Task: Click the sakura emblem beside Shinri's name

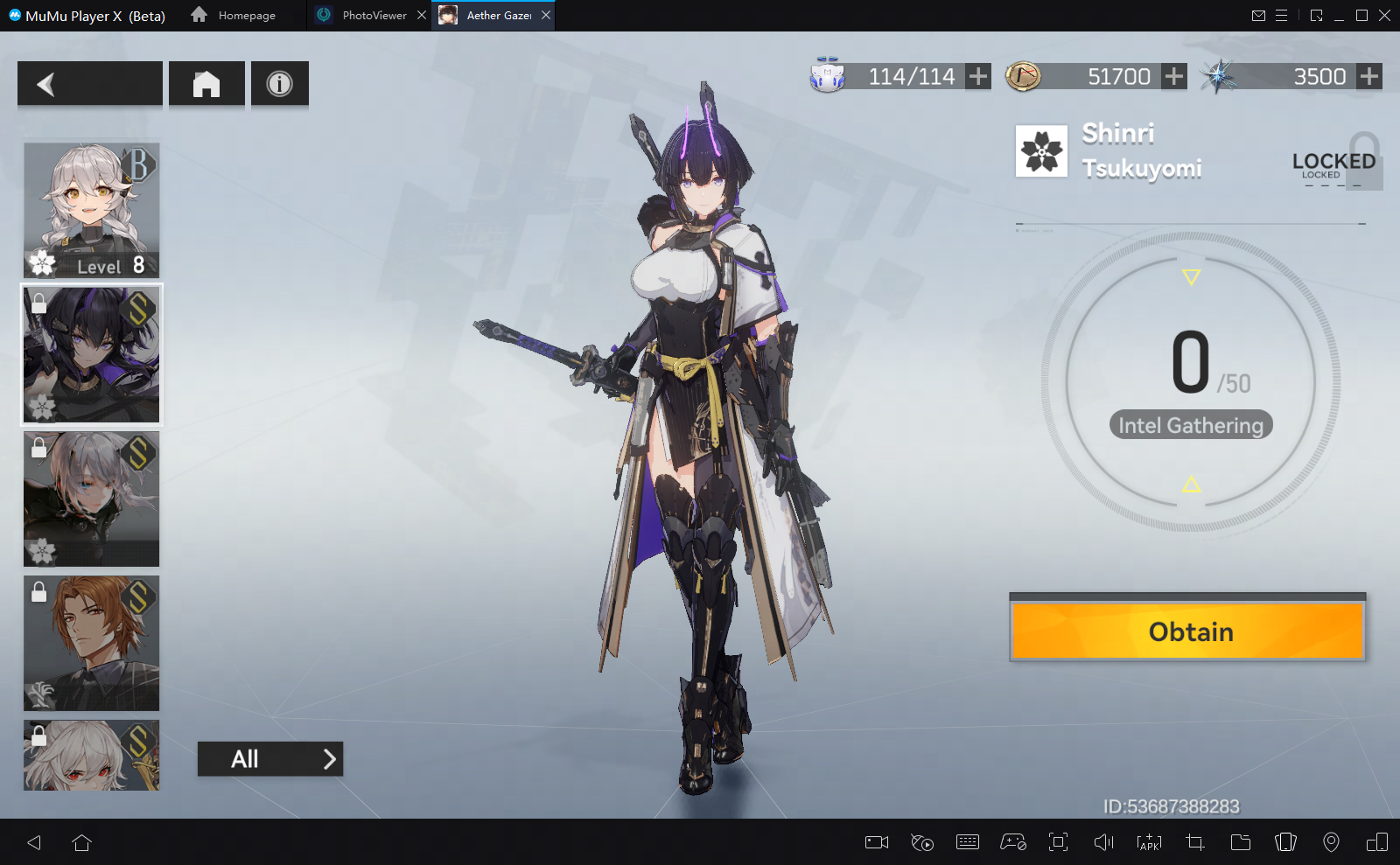Action: 1041,150
